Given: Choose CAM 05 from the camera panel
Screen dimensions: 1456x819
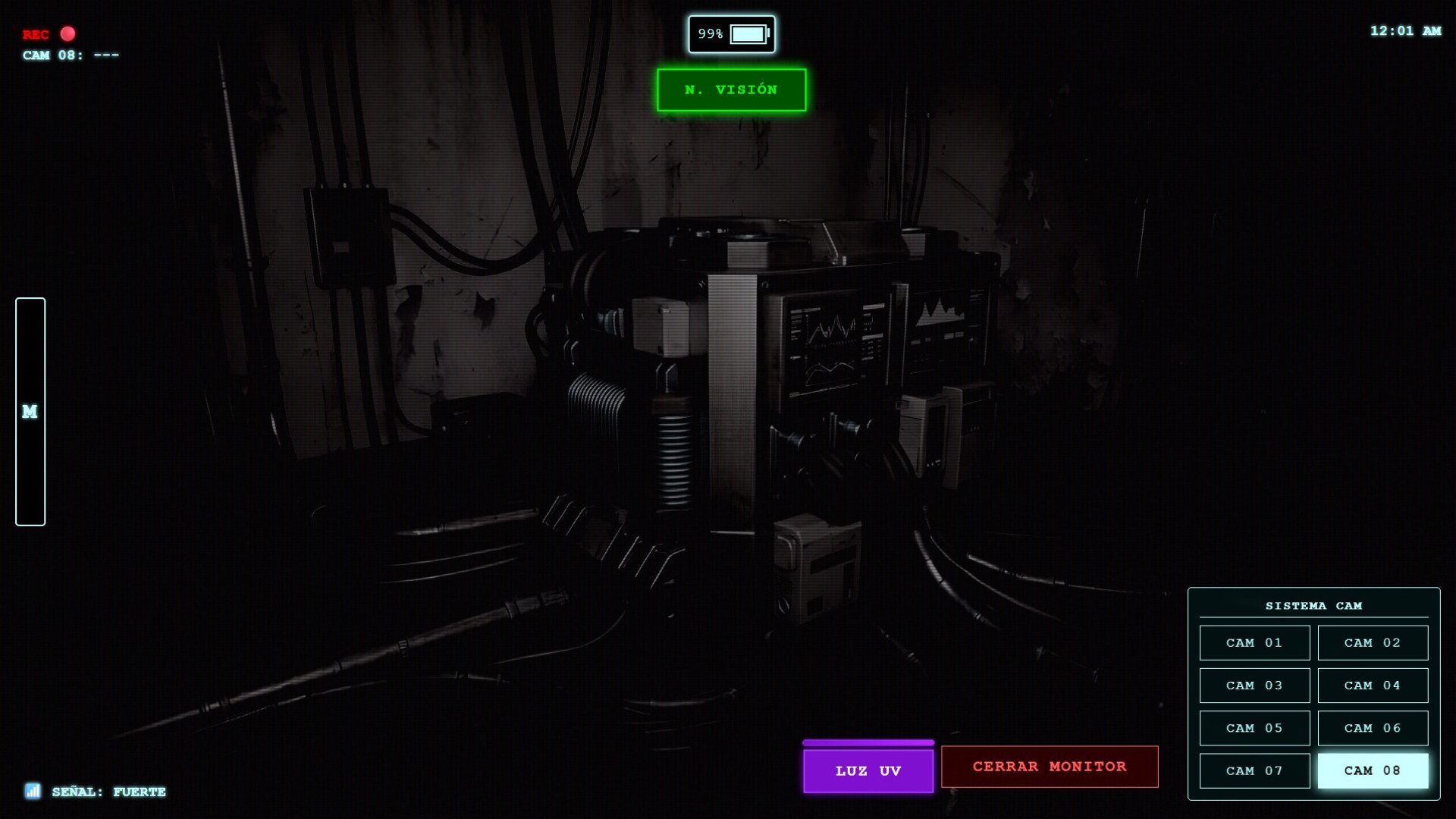Looking at the screenshot, I should point(1254,728).
